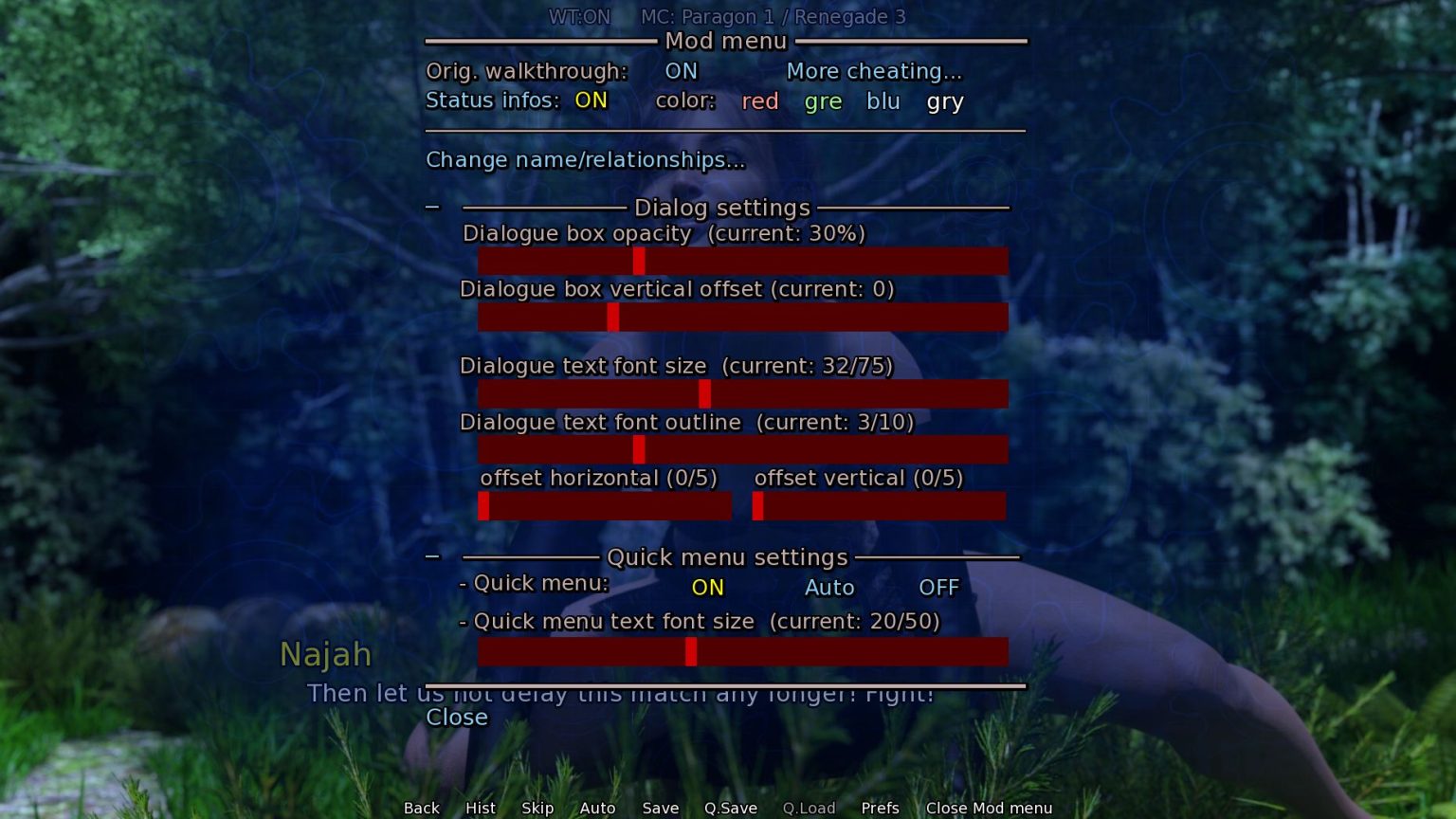Select green status info color
Viewport: 1456px width, 819px height.
[821, 101]
